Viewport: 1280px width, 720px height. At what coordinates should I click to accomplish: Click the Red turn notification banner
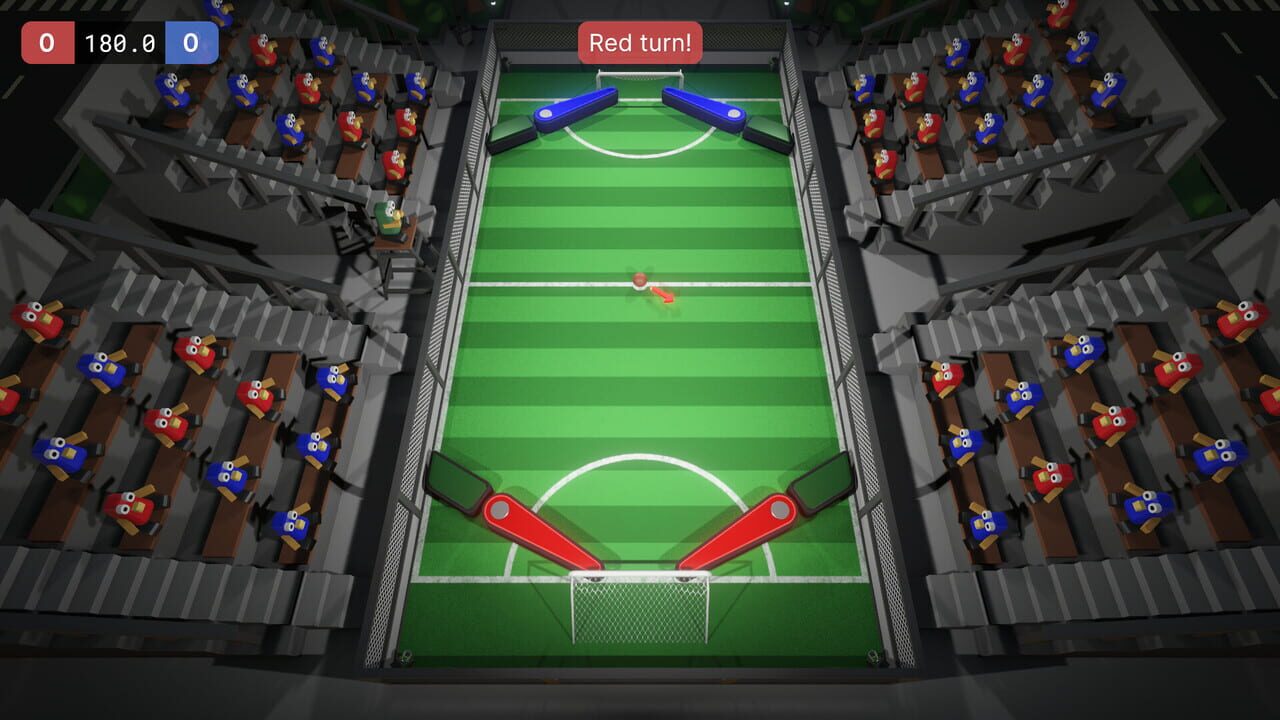[639, 42]
